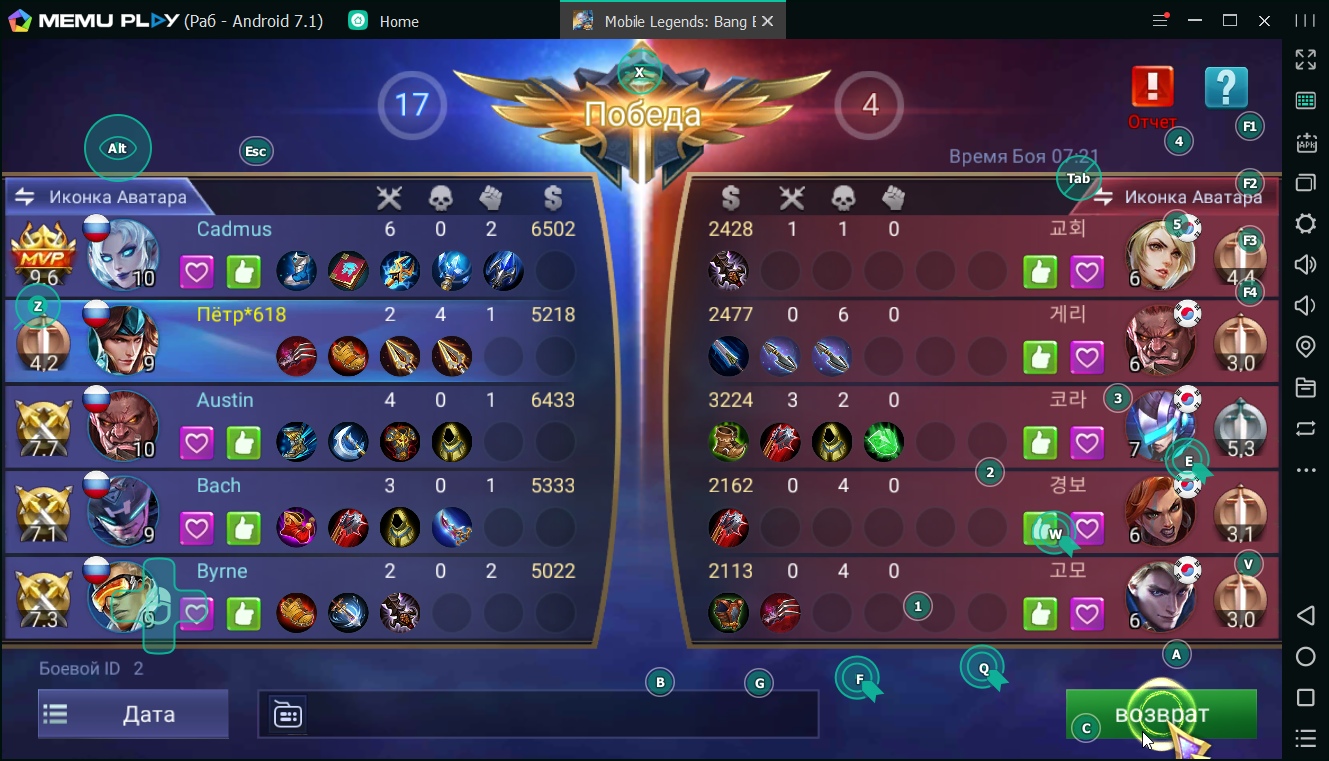Click the green возврат return button
Screen dimensions: 1329x761
1160,715
